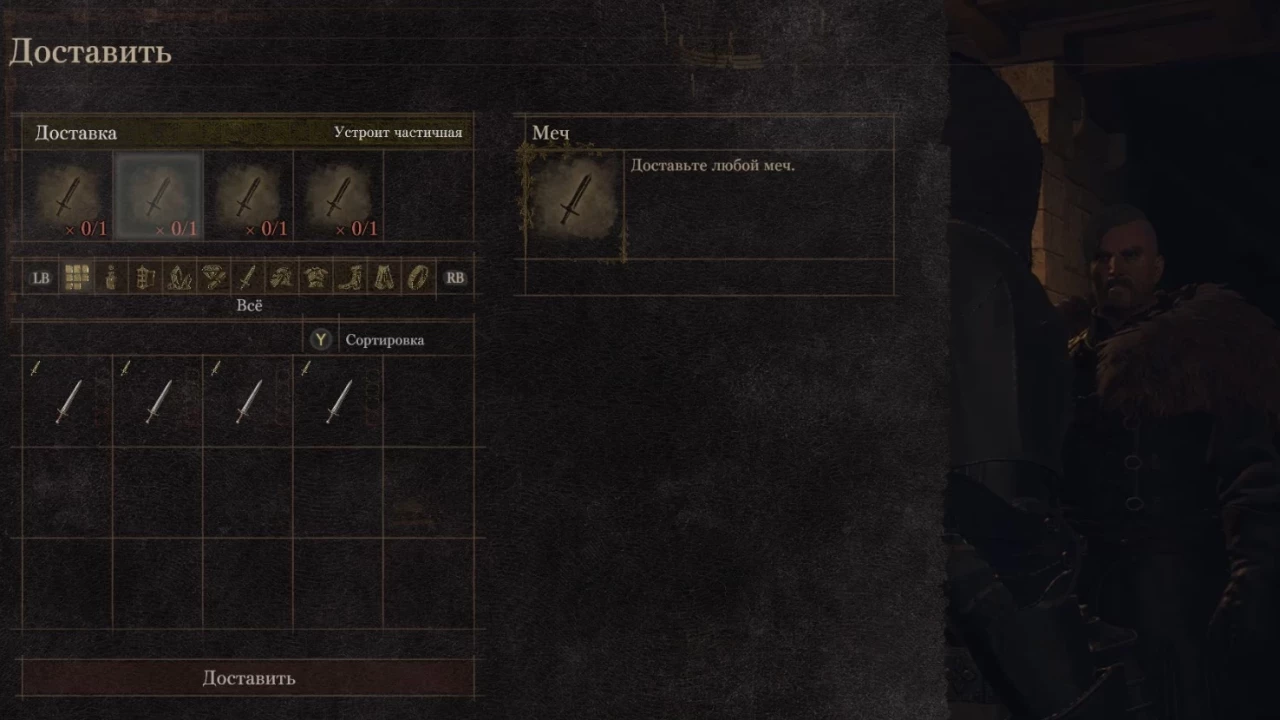
Task: Switch to the ring category tab
Action: coord(417,278)
